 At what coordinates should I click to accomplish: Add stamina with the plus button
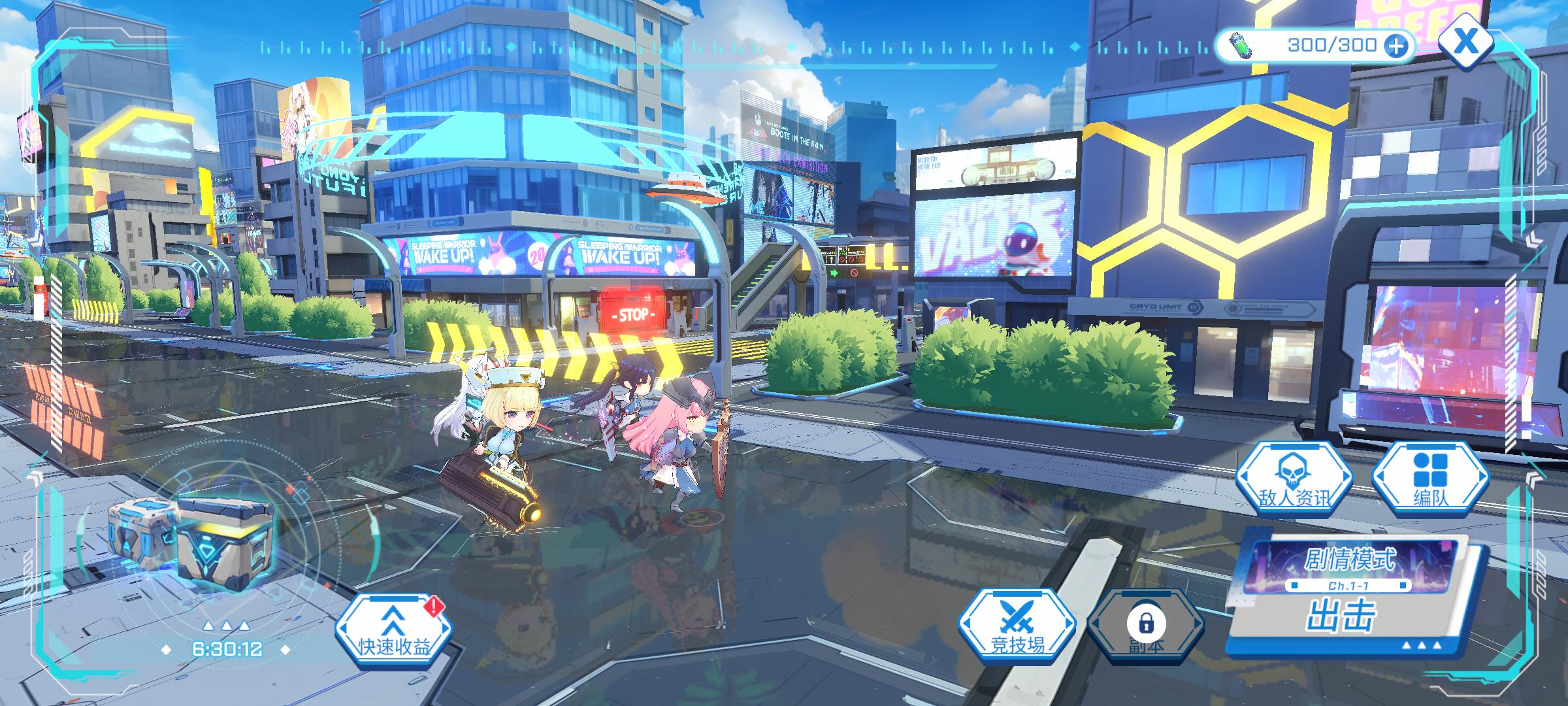[x=1396, y=46]
